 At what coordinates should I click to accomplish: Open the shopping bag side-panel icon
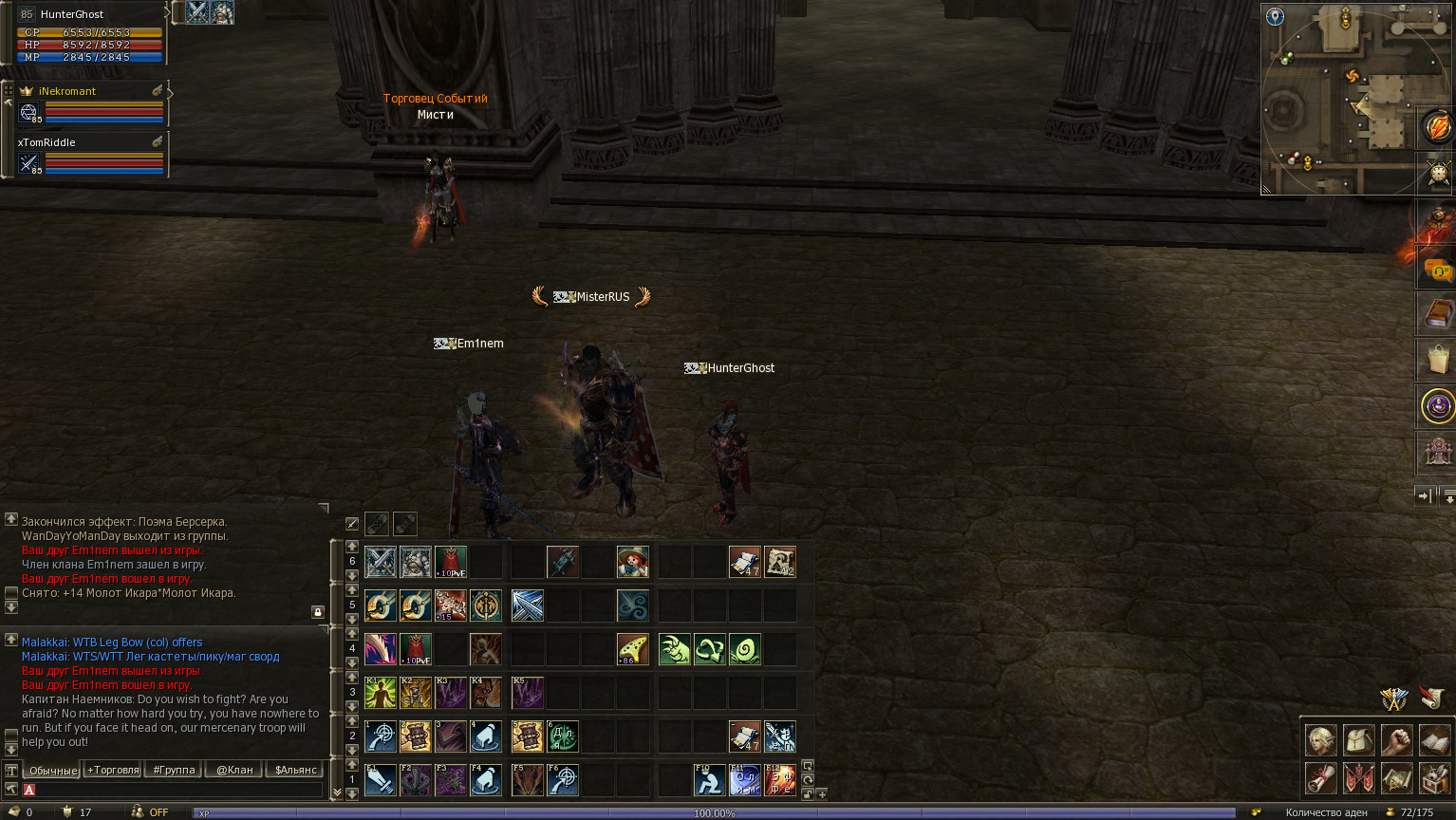pyautogui.click(x=1437, y=360)
